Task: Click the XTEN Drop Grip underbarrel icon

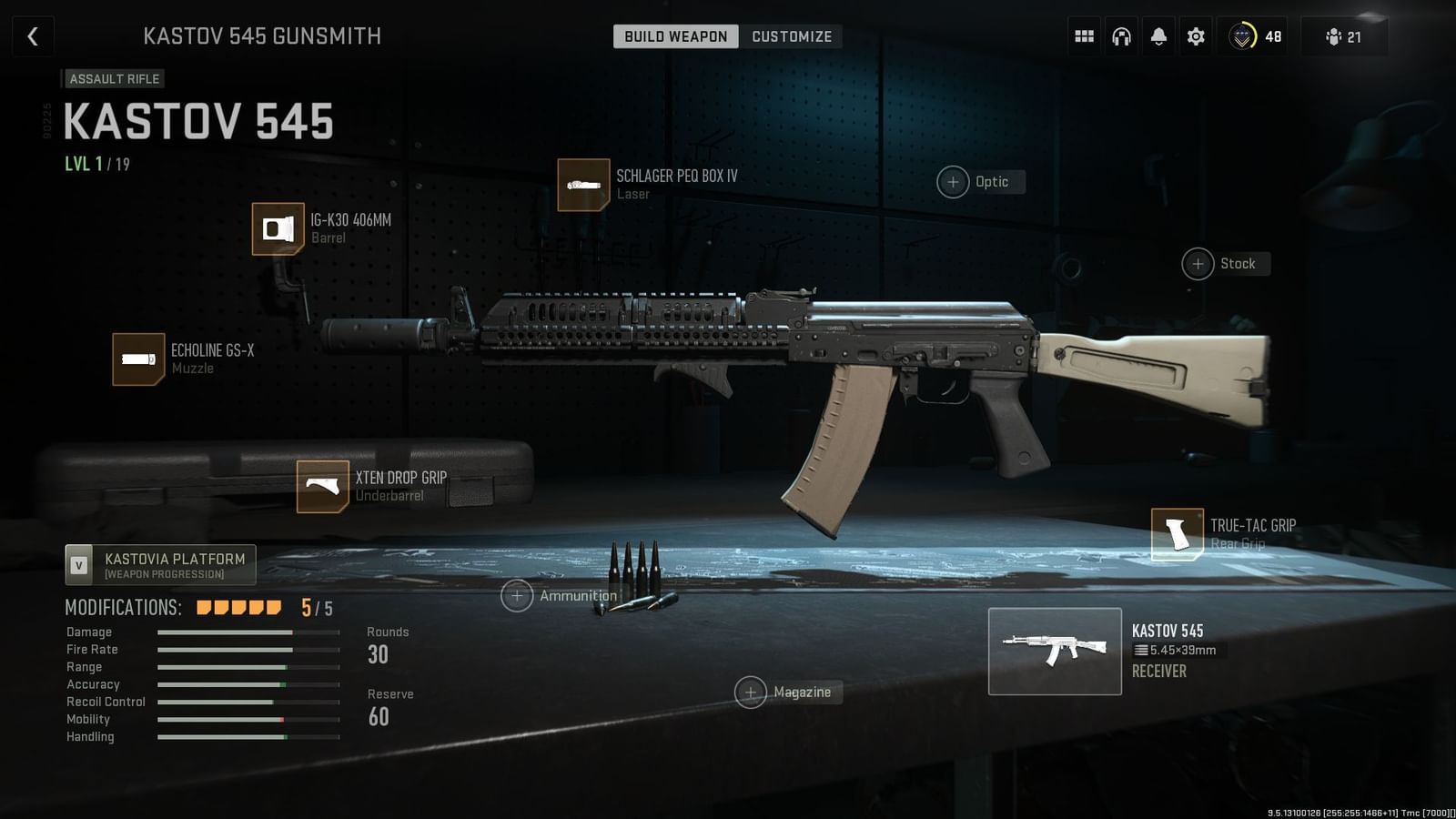Action: pyautogui.click(x=321, y=487)
